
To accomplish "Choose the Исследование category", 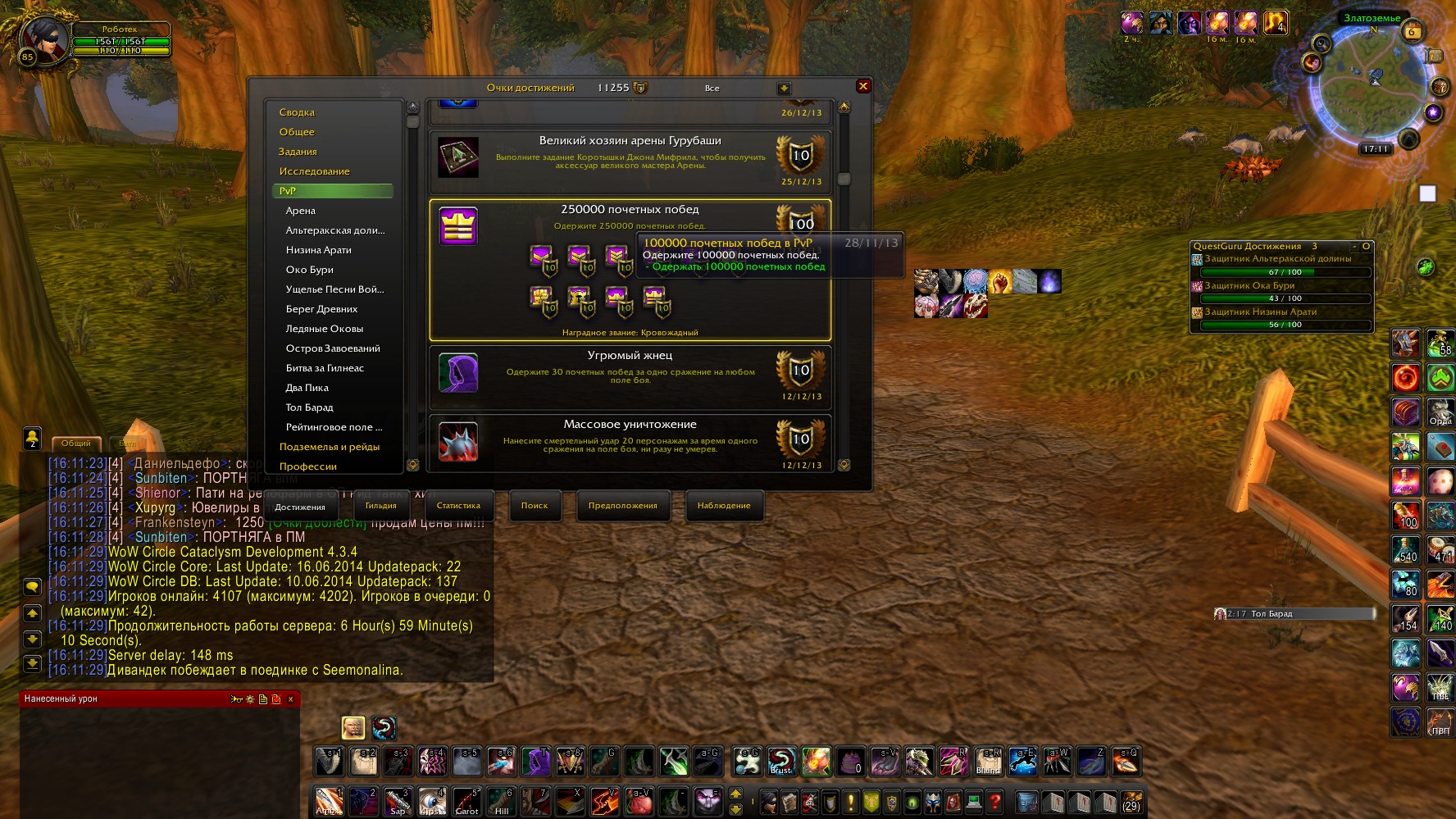I will click(x=314, y=171).
